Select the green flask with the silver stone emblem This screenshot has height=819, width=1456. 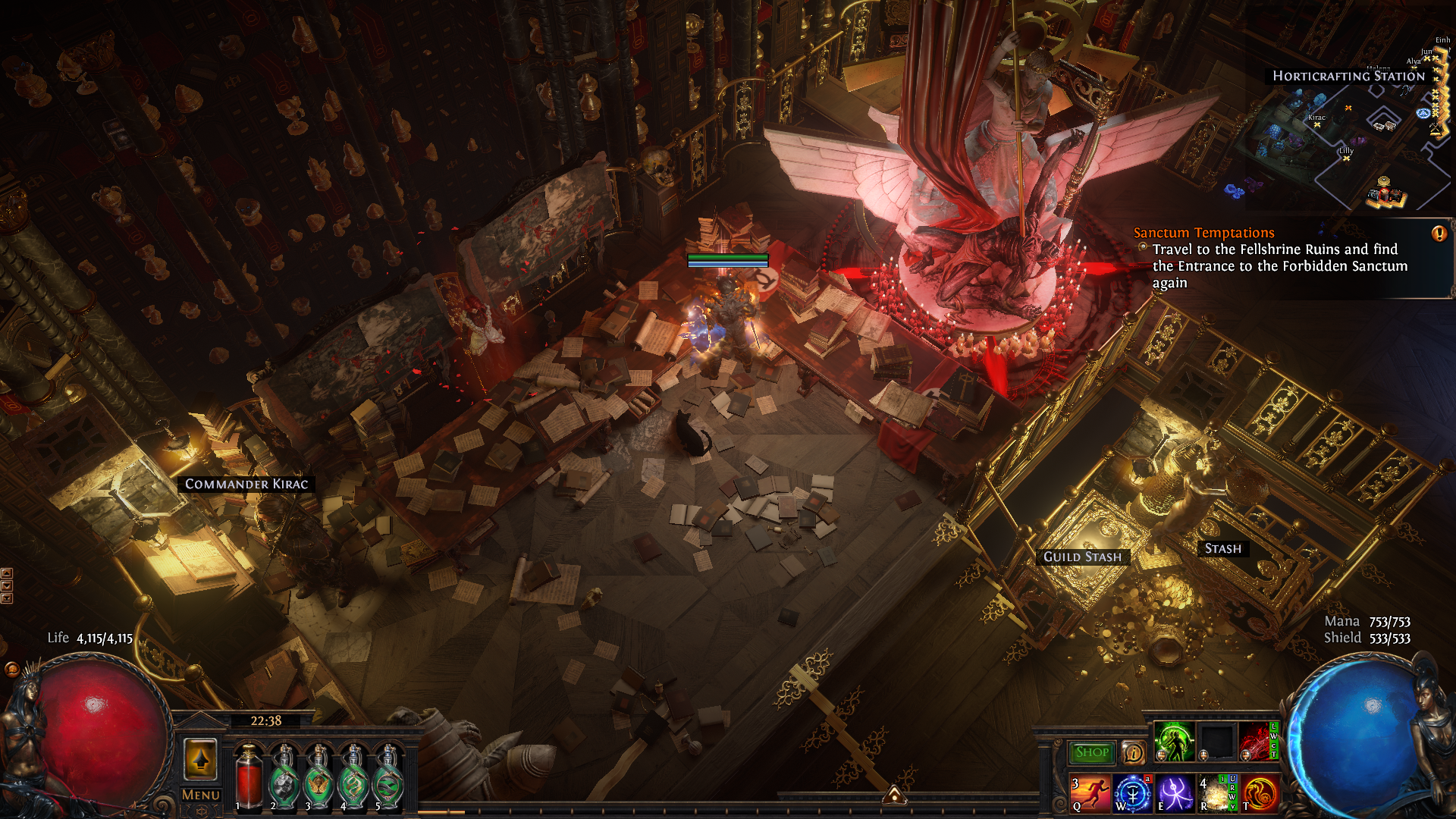click(x=284, y=777)
